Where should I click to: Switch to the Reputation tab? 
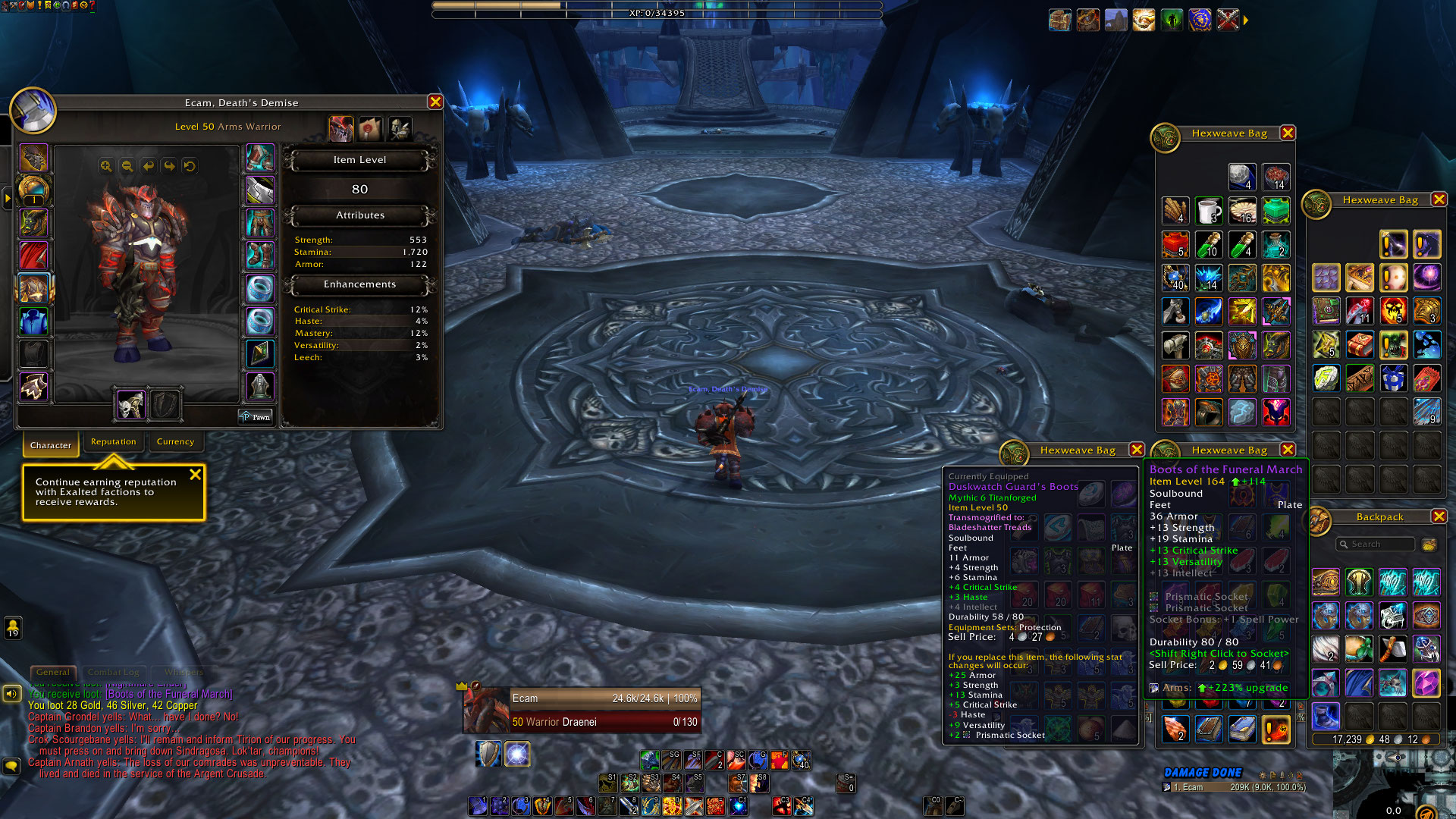coord(113,442)
